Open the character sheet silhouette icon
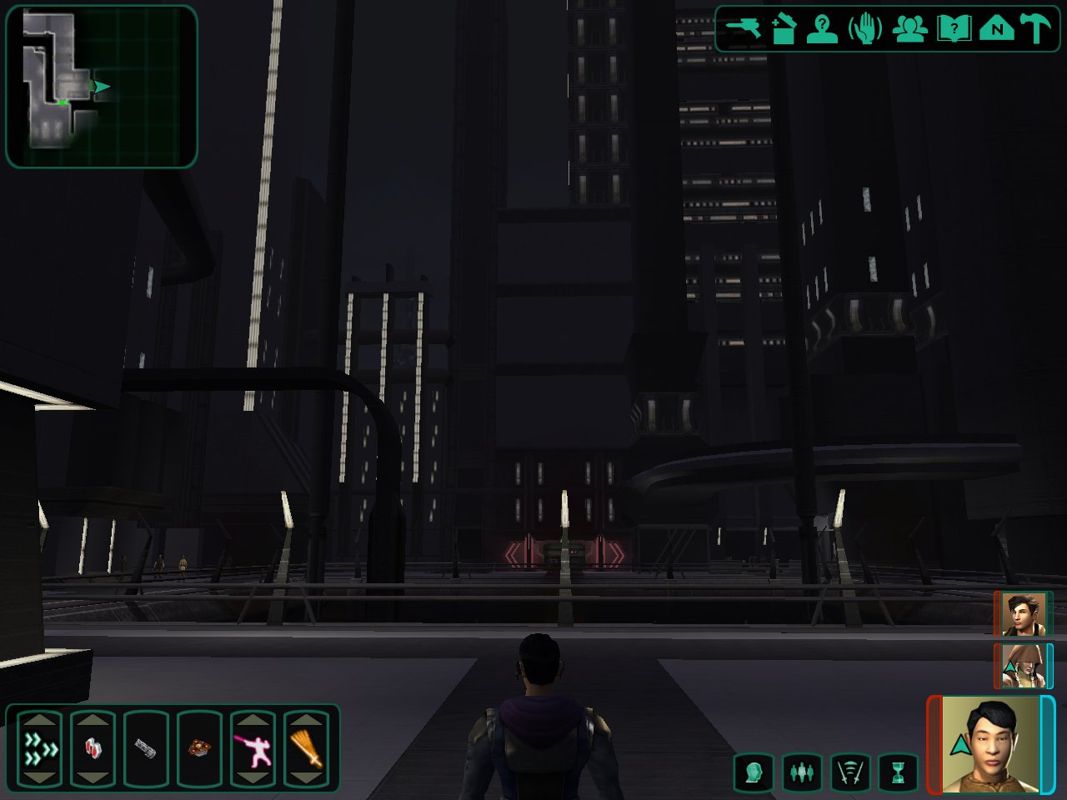The height and width of the screenshot is (800, 1067). (x=823, y=29)
